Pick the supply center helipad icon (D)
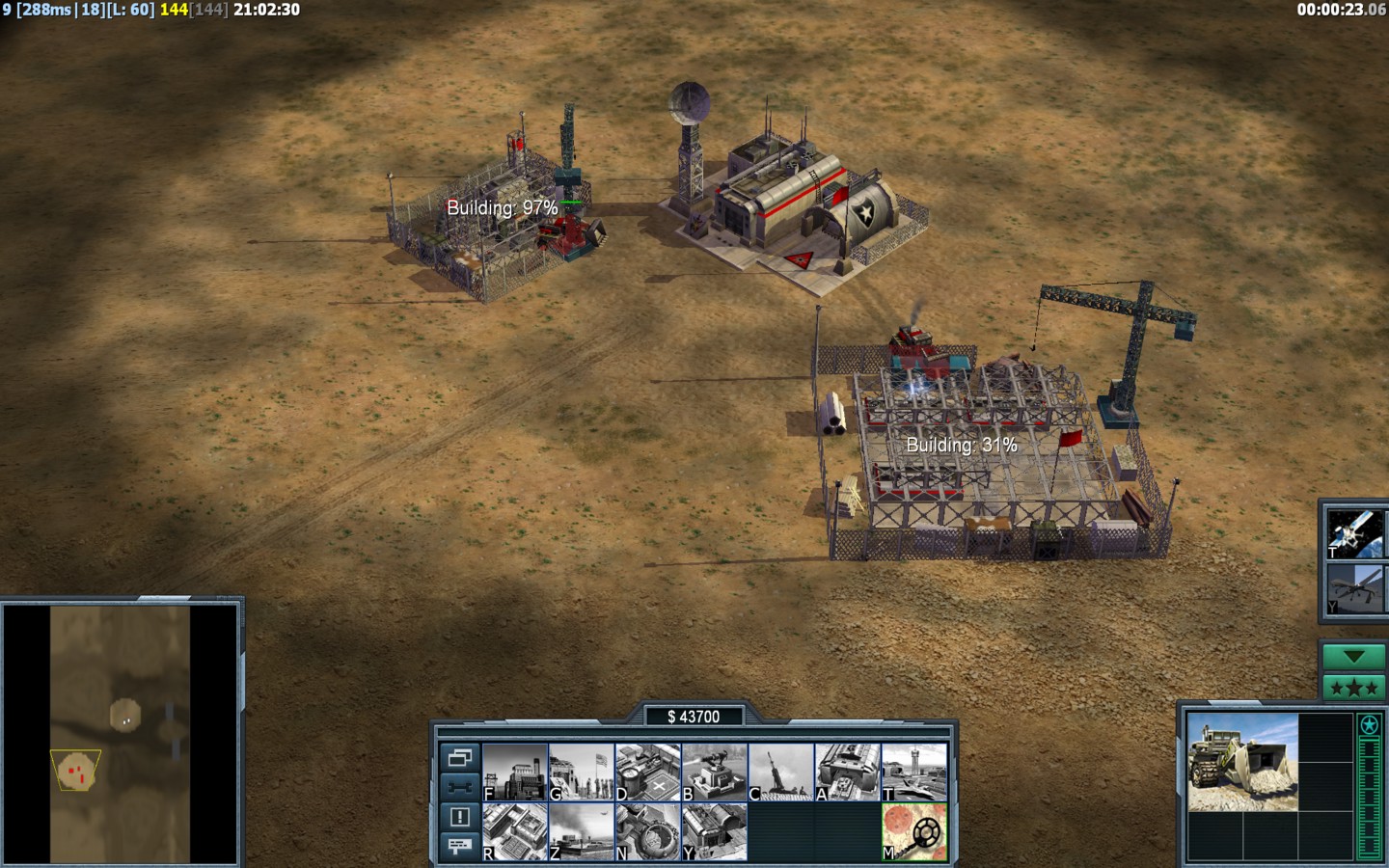The height and width of the screenshot is (868, 1389). click(648, 772)
